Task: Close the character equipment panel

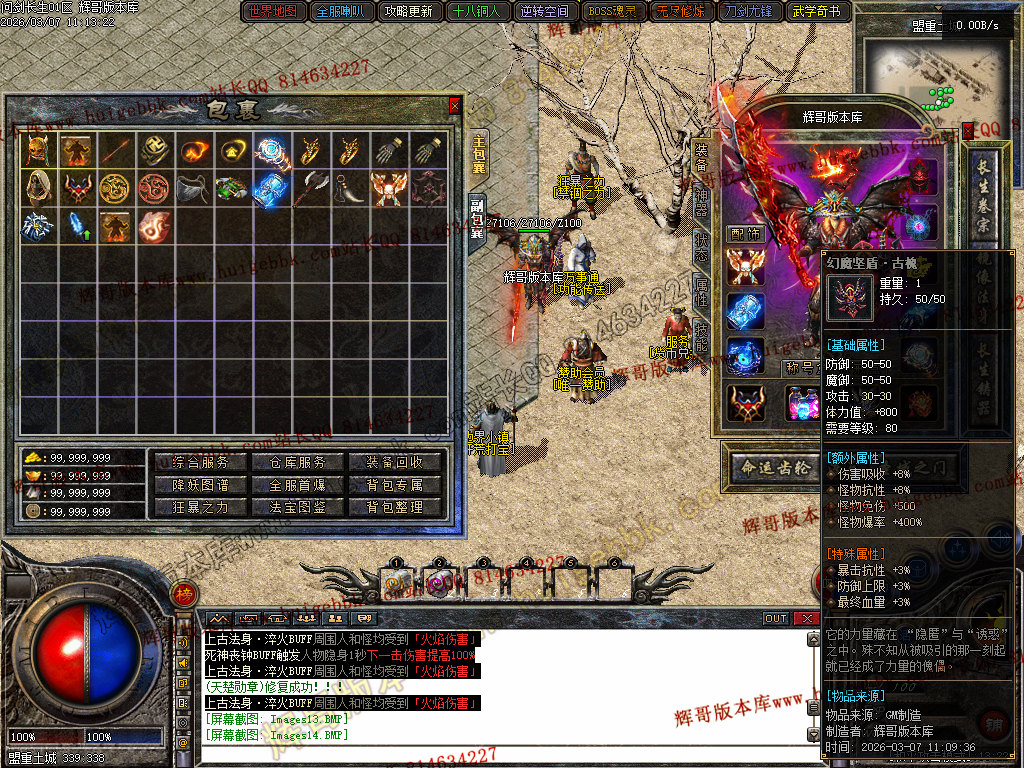Action: [x=968, y=130]
